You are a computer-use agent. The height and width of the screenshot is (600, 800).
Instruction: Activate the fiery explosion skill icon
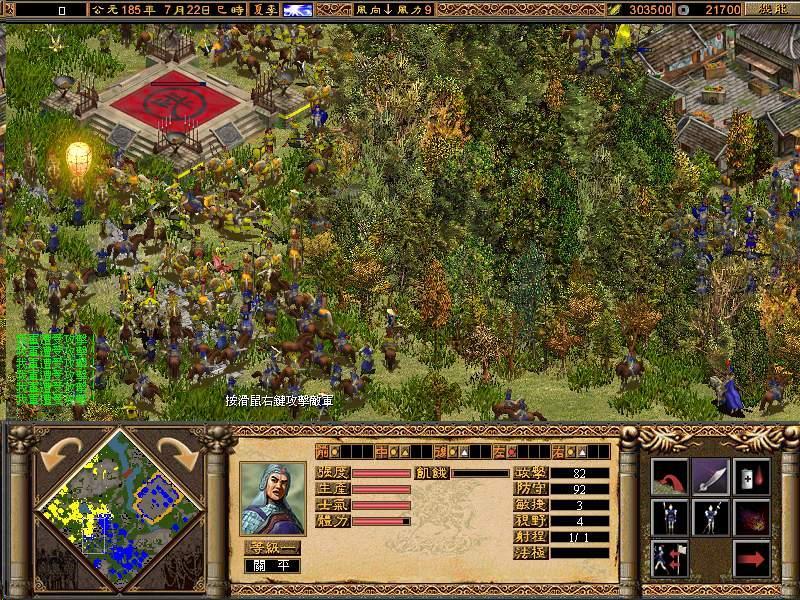click(x=751, y=517)
